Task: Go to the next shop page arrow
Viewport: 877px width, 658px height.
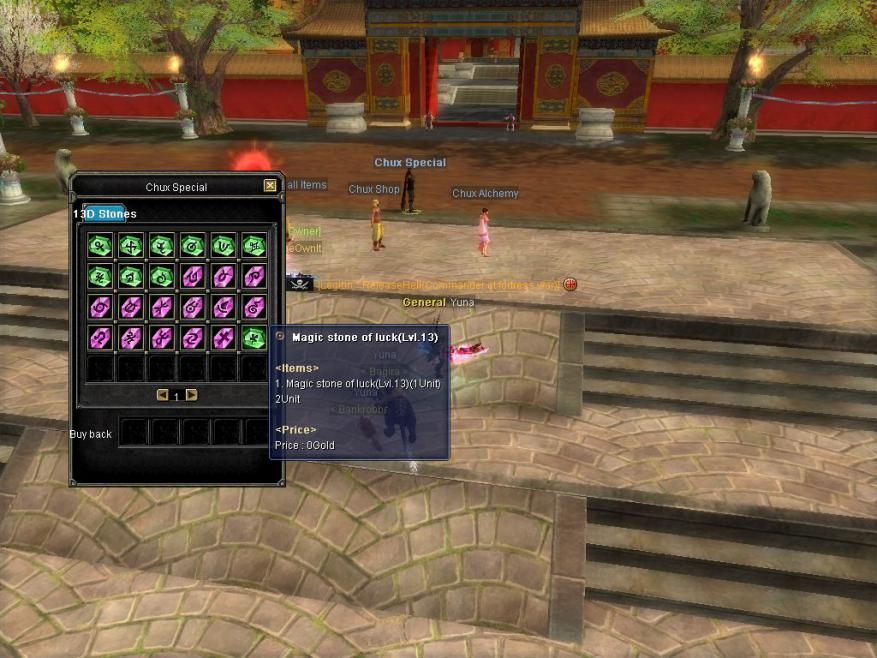Action: click(x=191, y=395)
